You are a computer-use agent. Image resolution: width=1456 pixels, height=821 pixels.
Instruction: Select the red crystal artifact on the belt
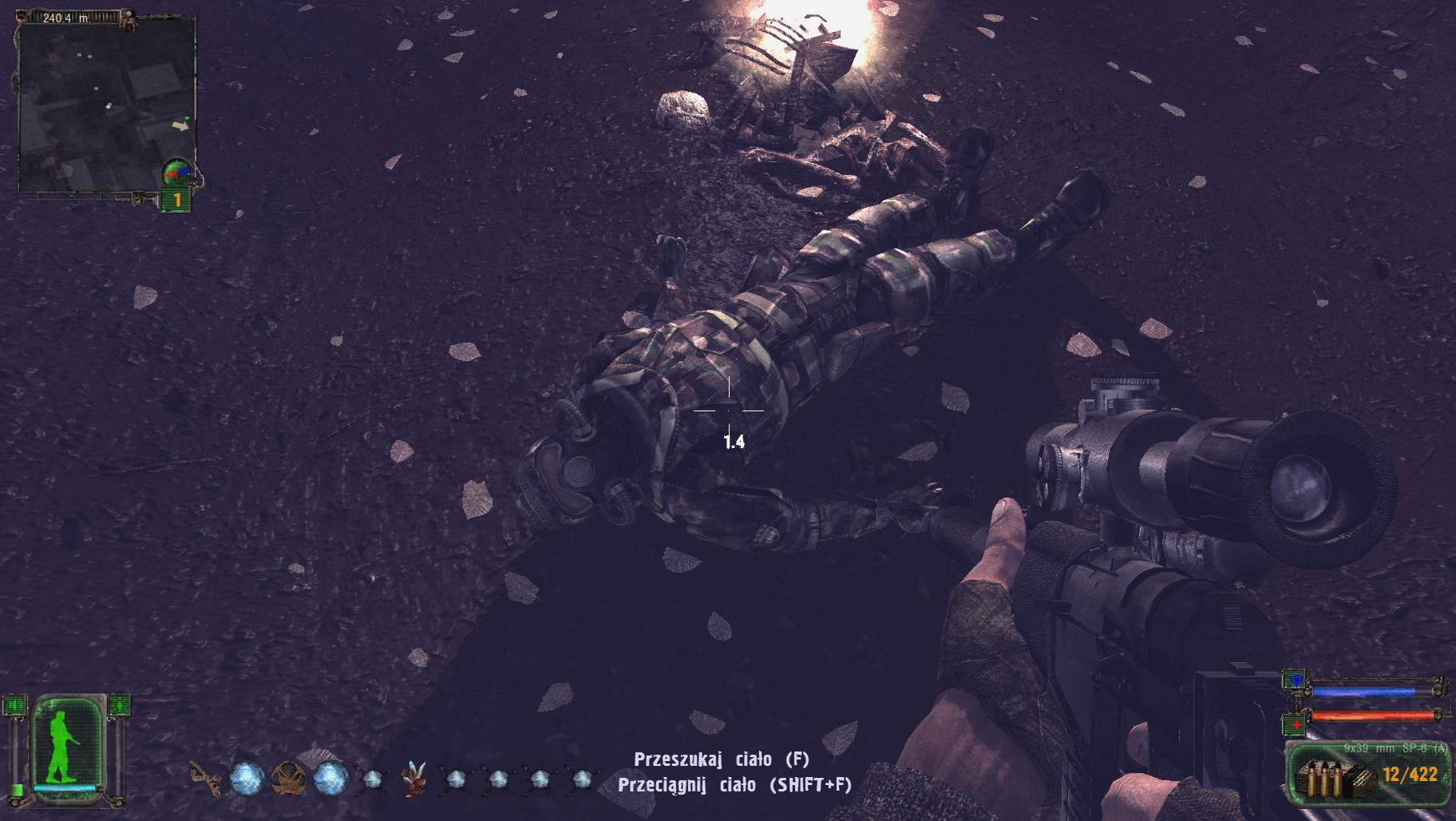pos(413,779)
